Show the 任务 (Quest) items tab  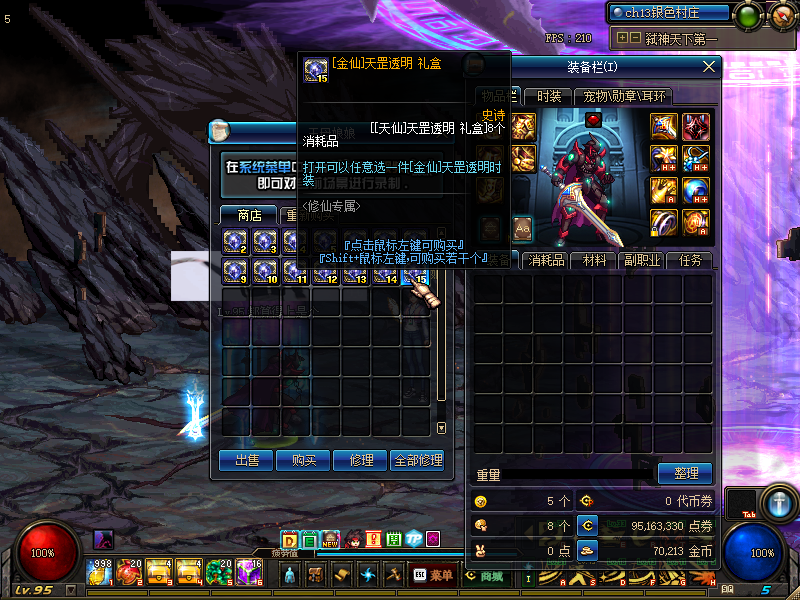(690, 260)
